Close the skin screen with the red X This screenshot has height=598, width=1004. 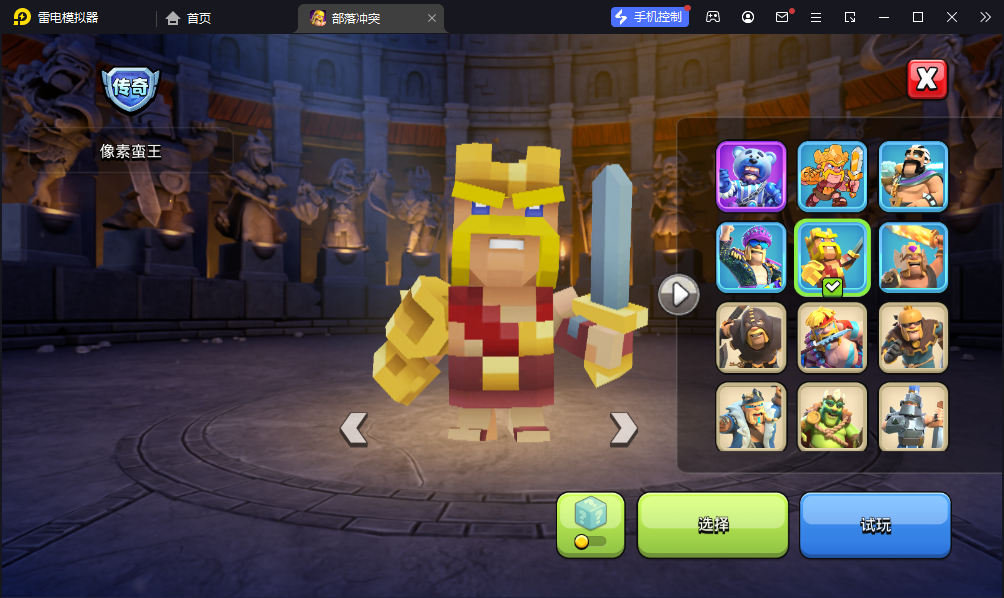927,79
